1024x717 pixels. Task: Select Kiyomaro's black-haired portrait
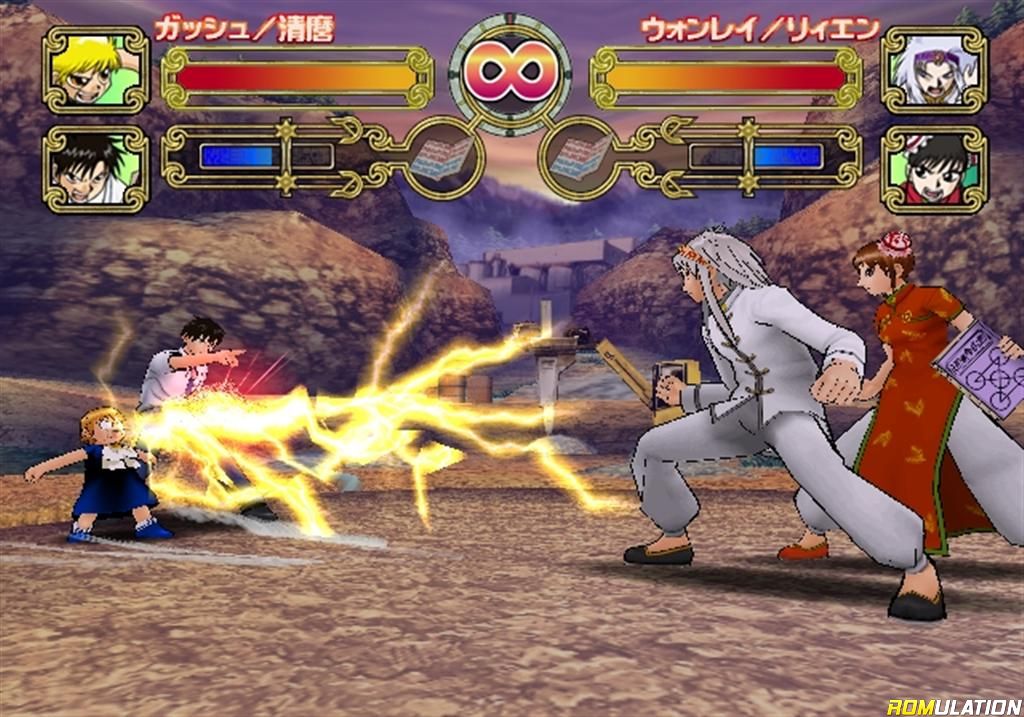click(95, 169)
